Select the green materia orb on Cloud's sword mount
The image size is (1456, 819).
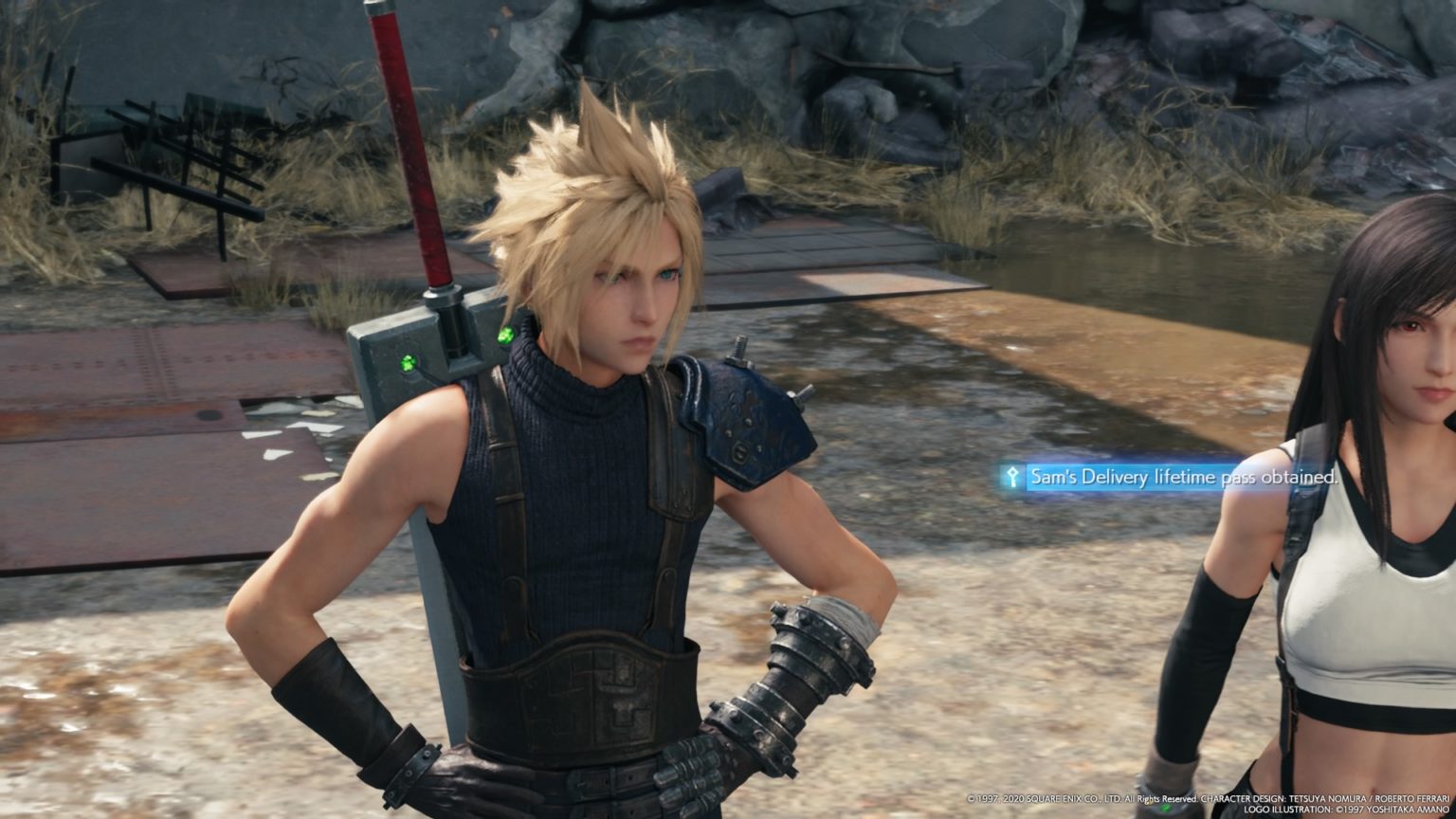(505, 334)
